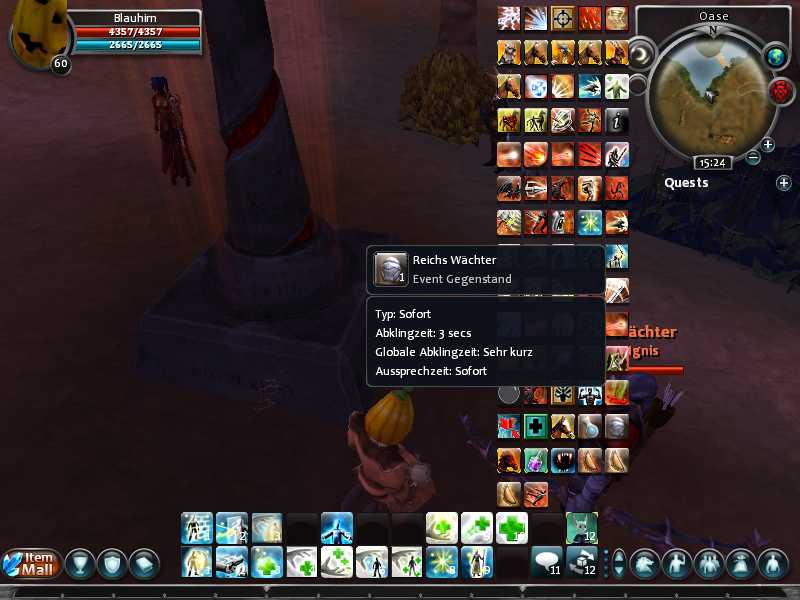The height and width of the screenshot is (600, 800).
Task: Use the green cross heal skill in grid
Action: [536, 427]
